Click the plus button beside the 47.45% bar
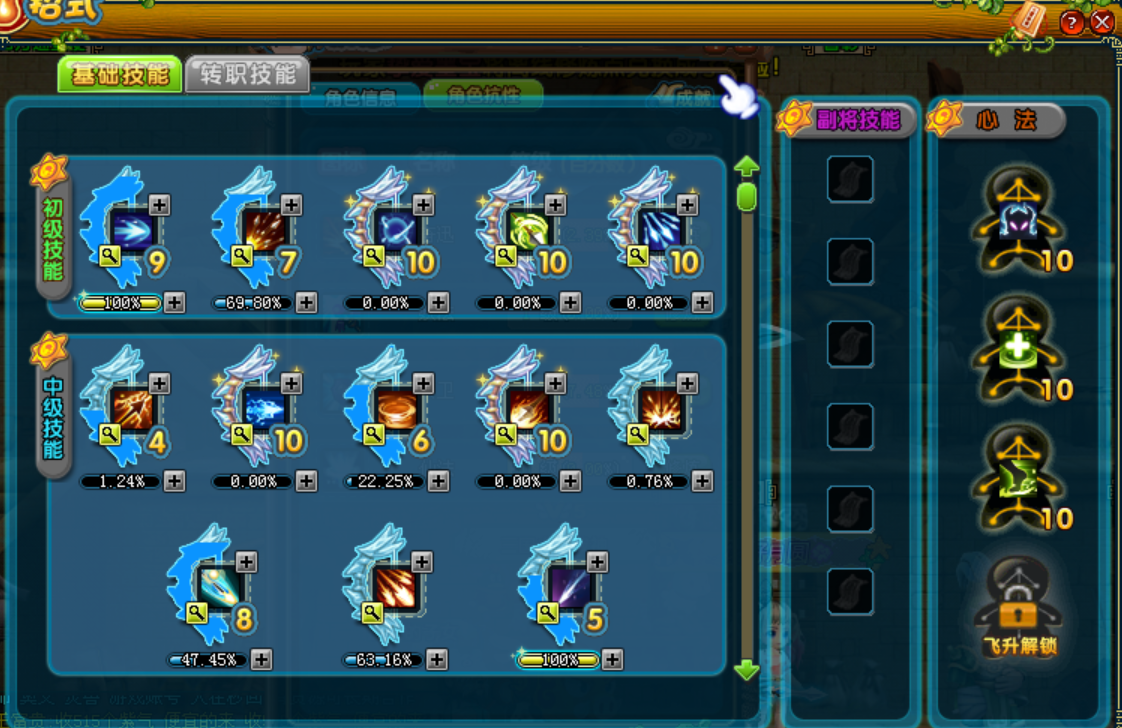 pyautogui.click(x=261, y=660)
